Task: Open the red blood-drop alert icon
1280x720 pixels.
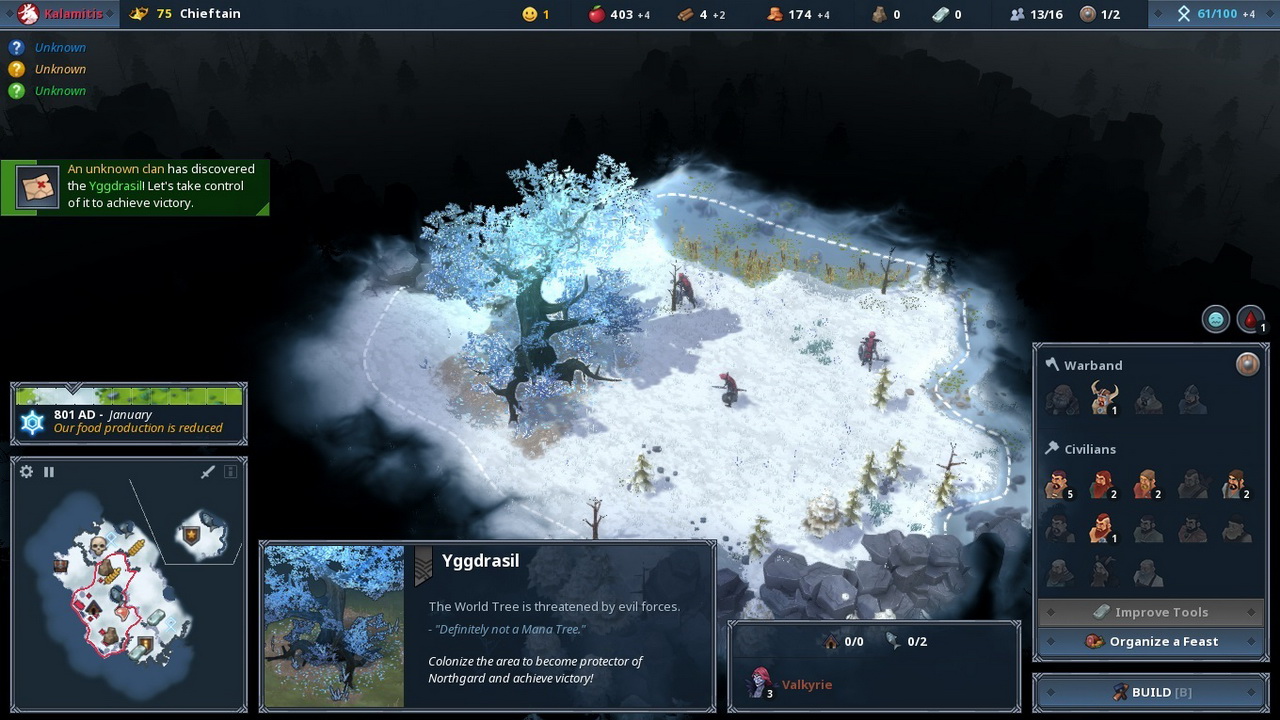Action: (x=1250, y=320)
